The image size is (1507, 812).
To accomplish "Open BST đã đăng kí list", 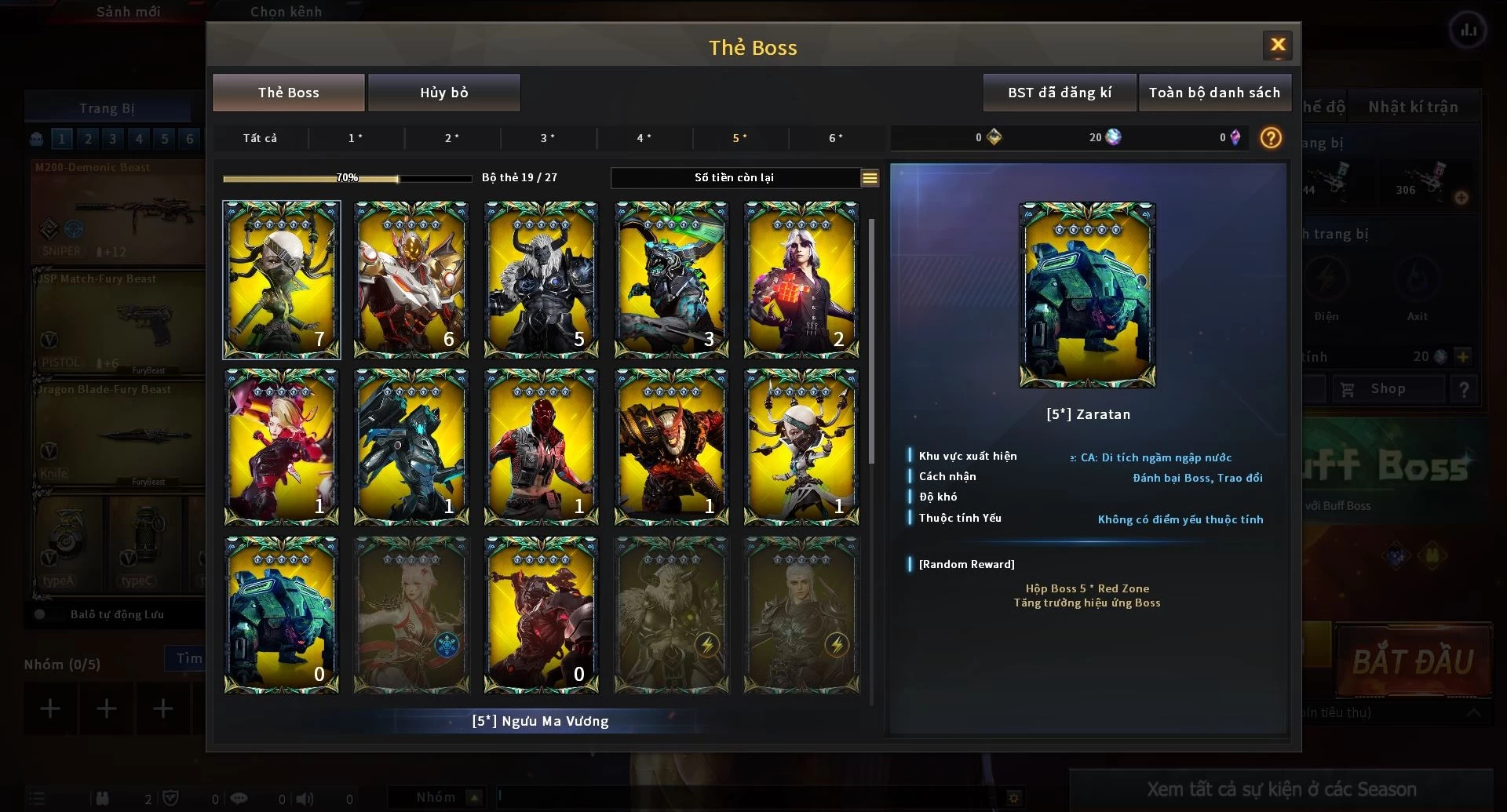I will coord(1059,93).
